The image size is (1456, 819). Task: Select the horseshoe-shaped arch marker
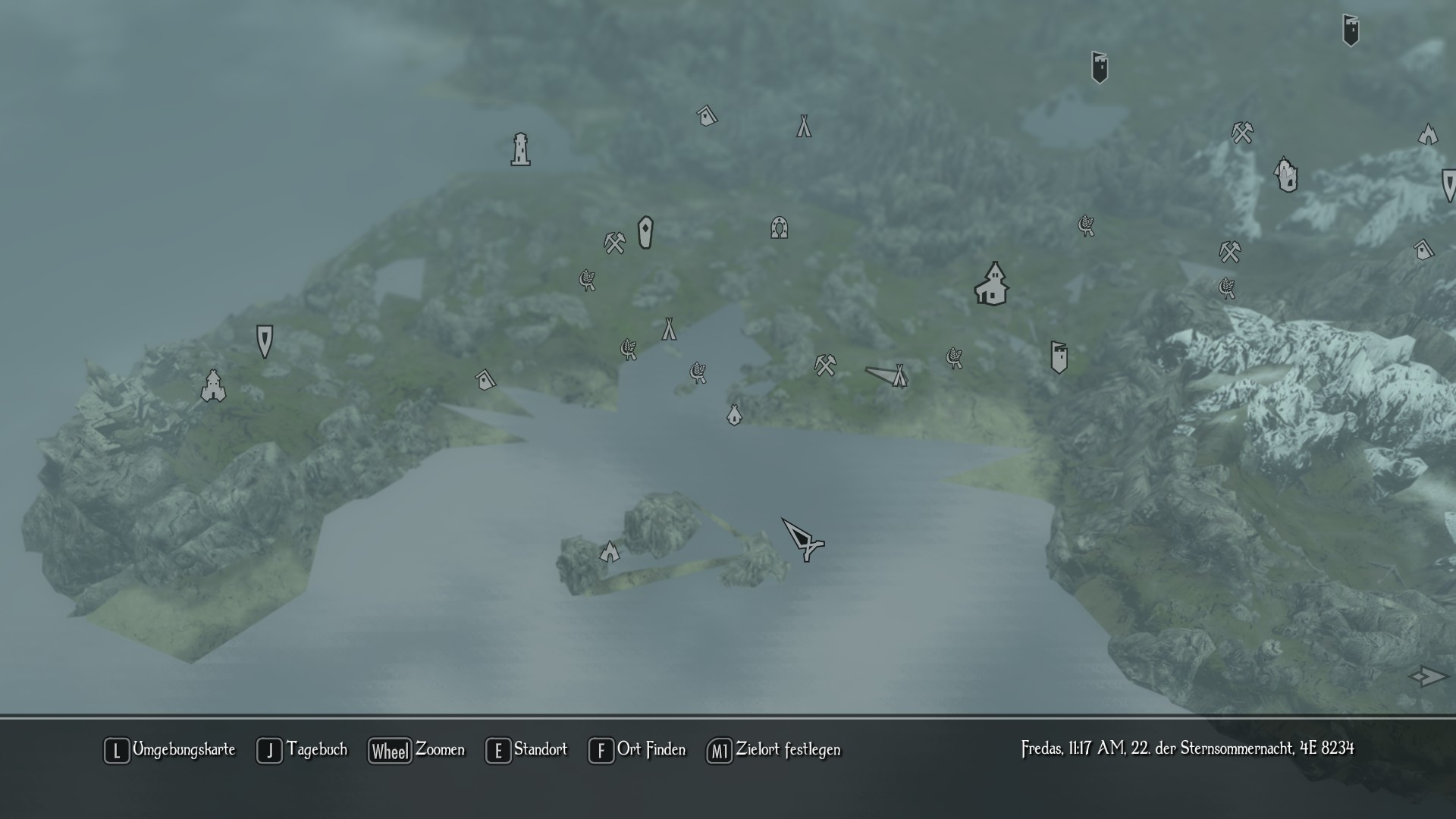779,227
